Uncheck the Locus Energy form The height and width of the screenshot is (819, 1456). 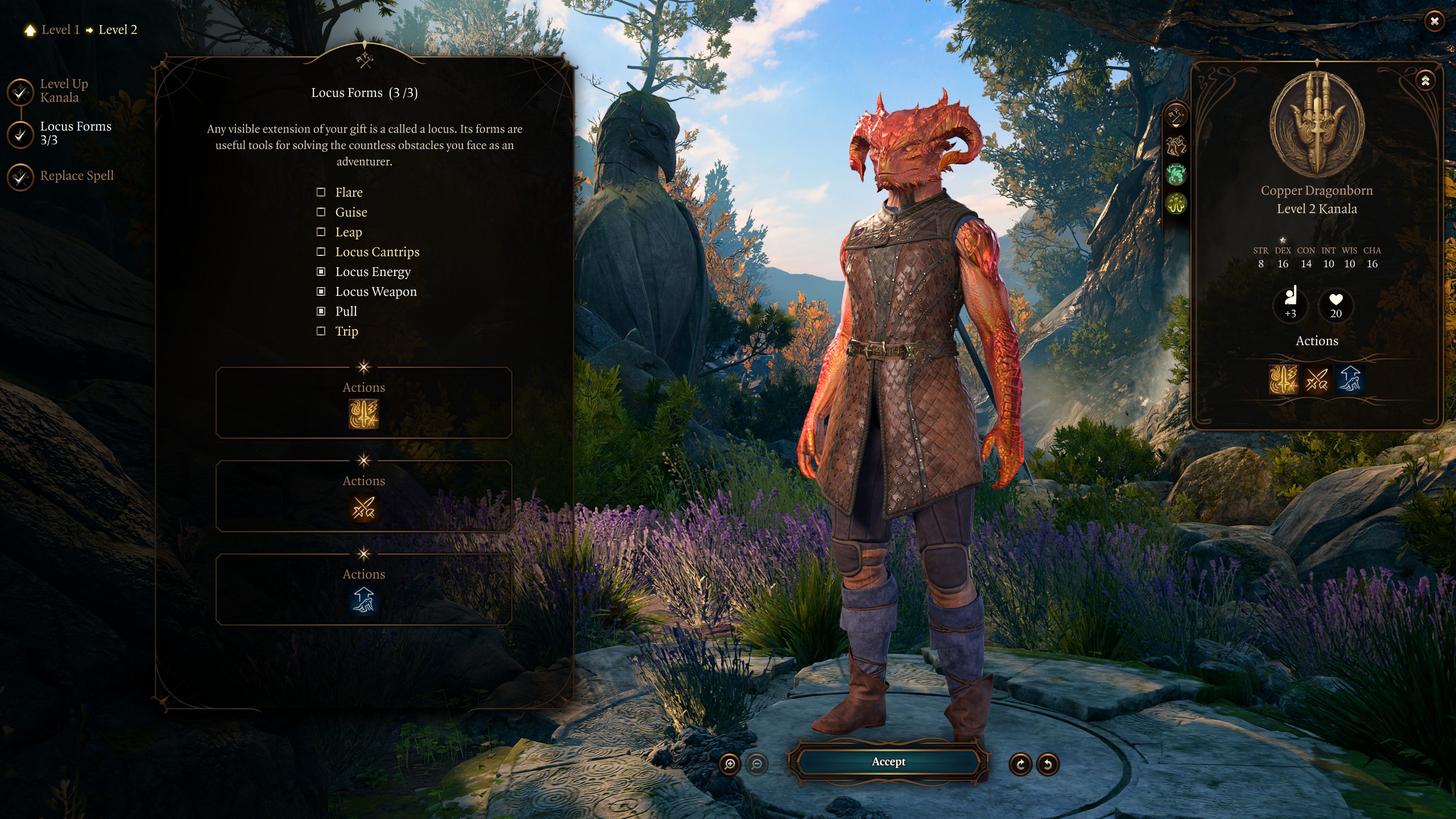coord(321,272)
